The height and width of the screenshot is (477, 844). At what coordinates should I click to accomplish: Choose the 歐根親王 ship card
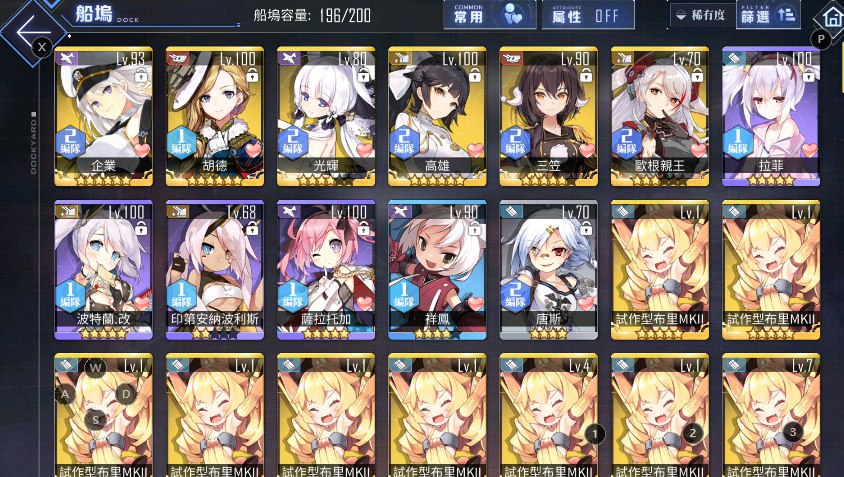(x=658, y=115)
